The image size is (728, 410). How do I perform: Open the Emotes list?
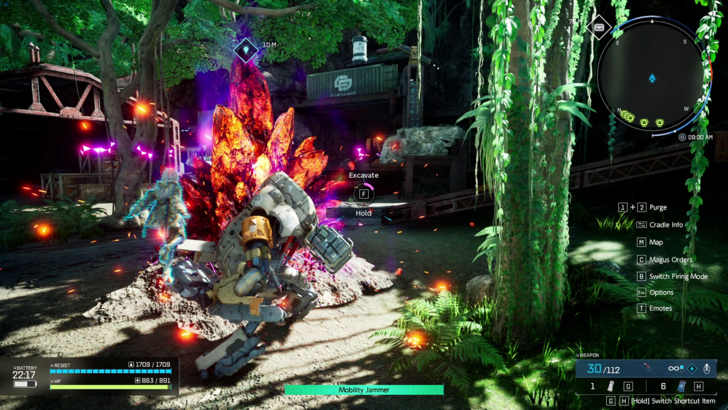click(x=661, y=310)
